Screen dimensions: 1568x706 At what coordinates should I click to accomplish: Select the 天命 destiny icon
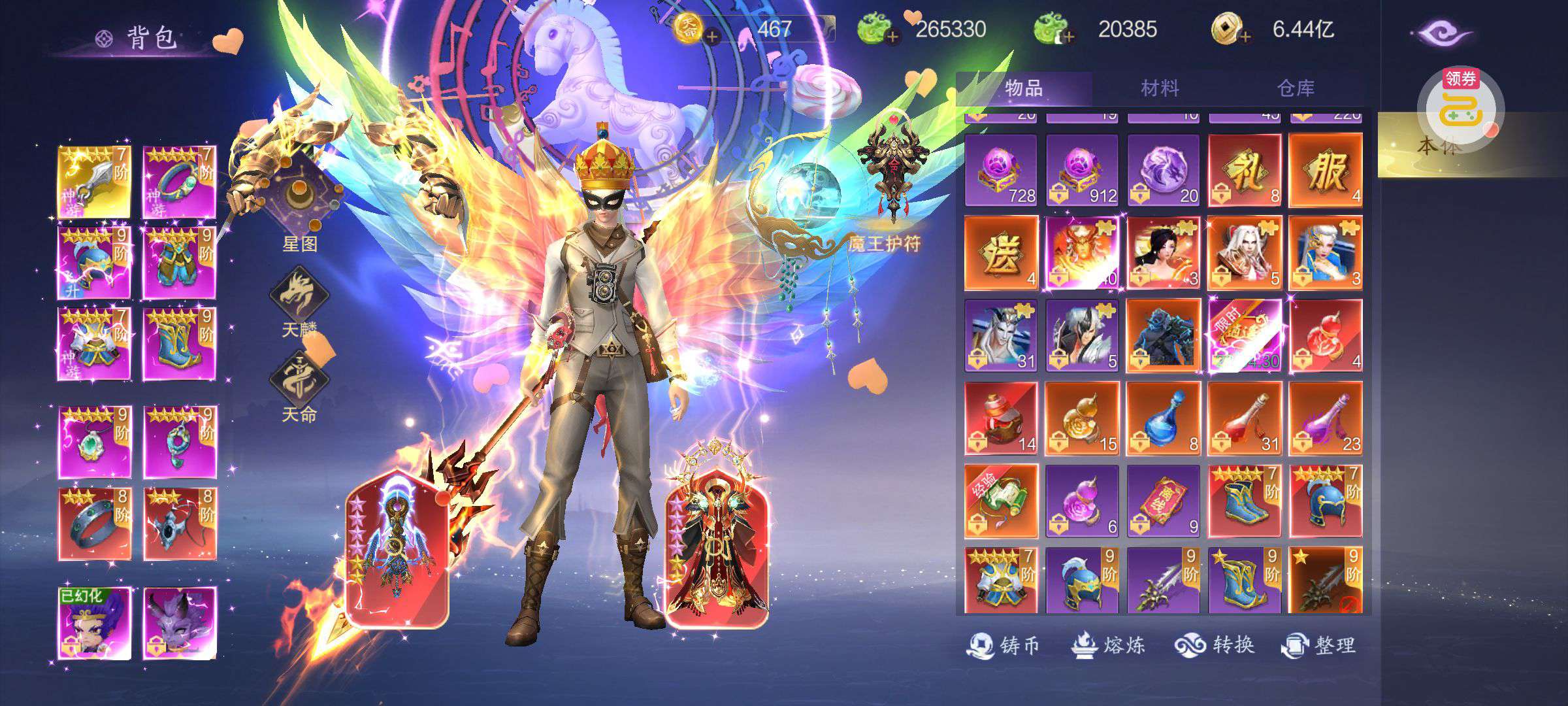pyautogui.click(x=299, y=382)
